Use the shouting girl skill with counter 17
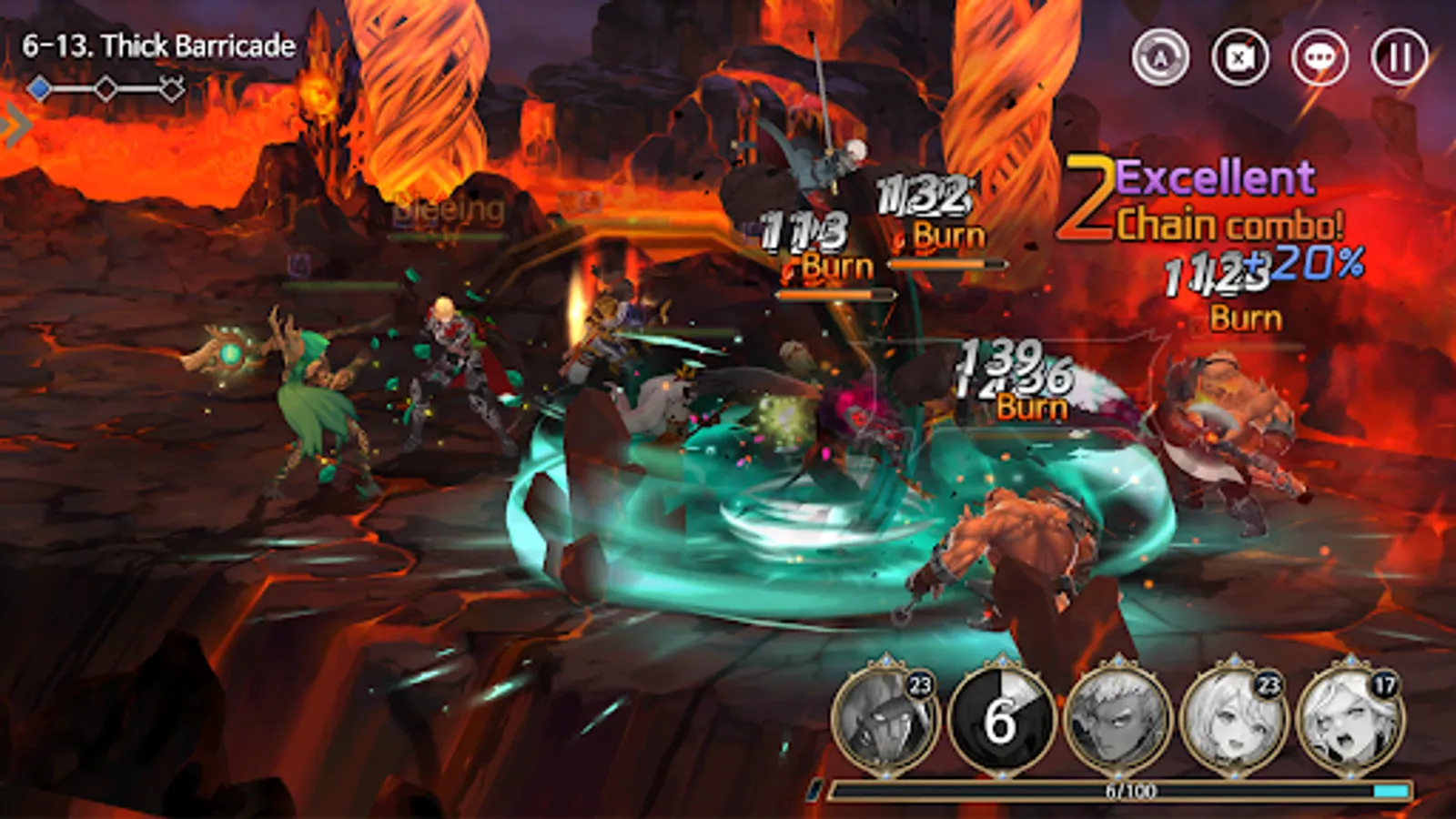 point(1350,719)
